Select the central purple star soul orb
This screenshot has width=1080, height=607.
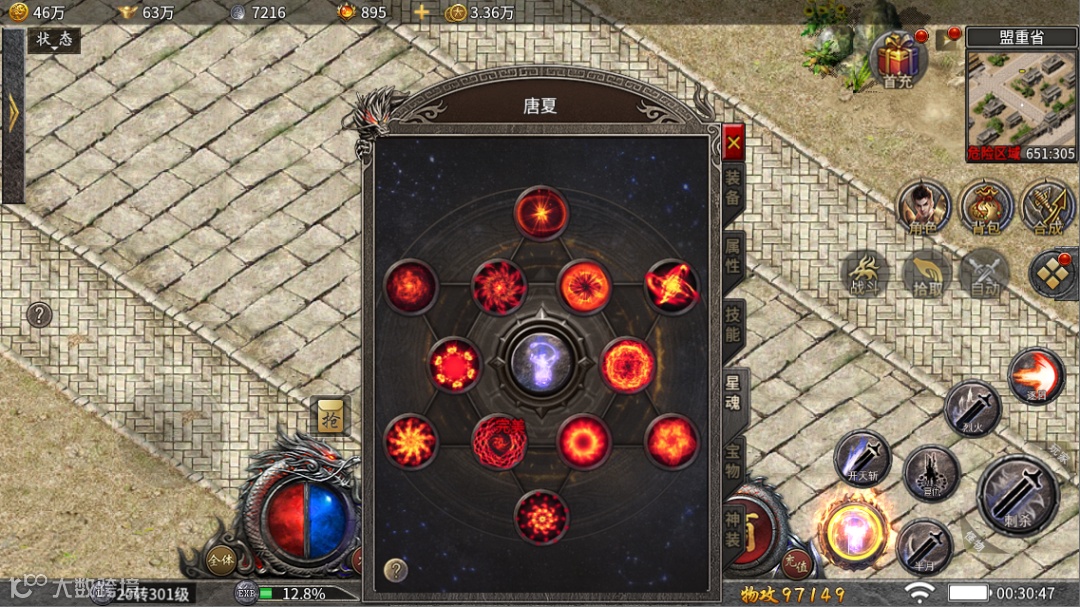coord(540,358)
